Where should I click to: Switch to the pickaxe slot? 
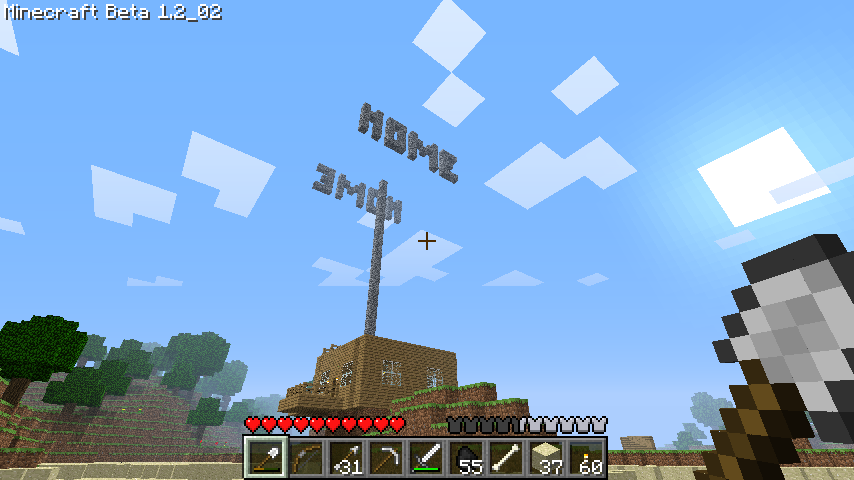point(385,458)
